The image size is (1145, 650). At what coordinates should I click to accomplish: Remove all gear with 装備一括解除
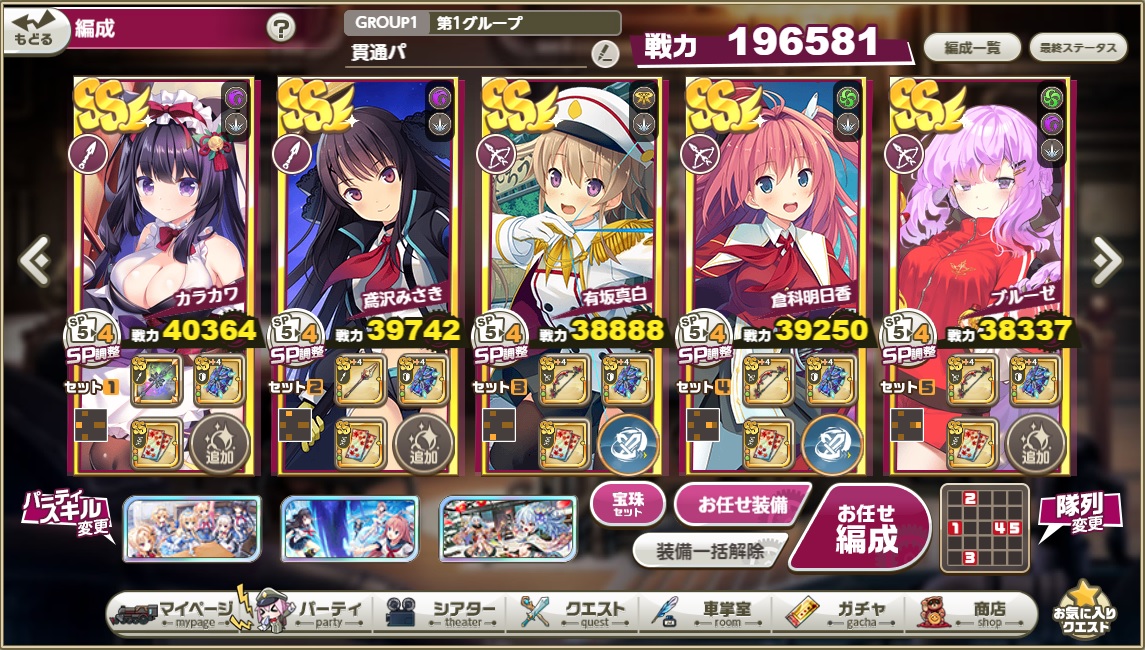709,550
